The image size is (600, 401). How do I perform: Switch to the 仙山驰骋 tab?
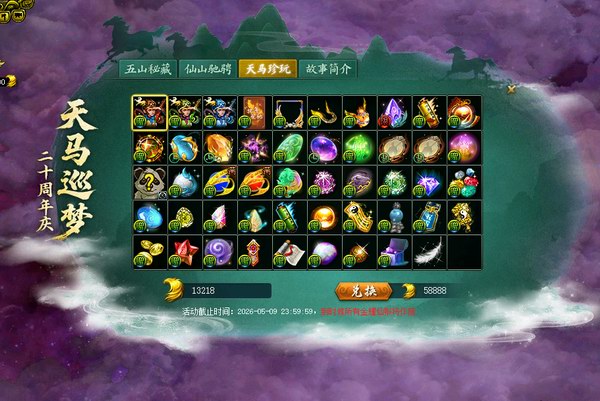coord(207,70)
